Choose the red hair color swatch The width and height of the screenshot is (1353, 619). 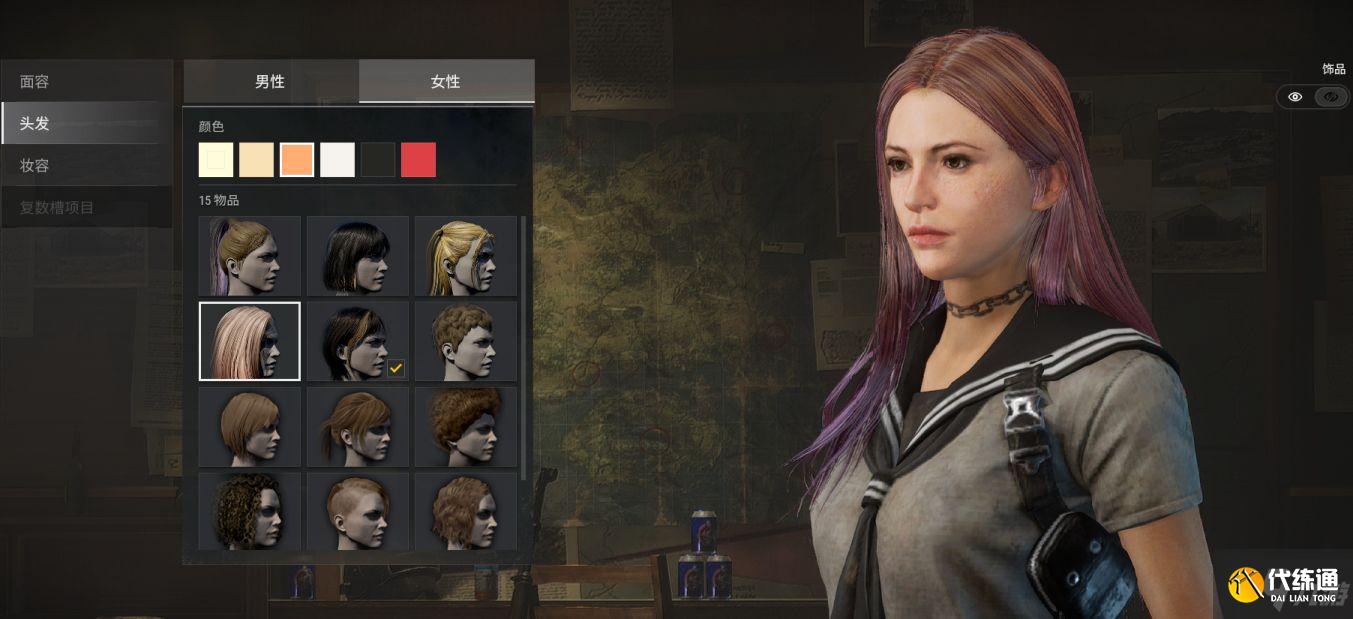(x=418, y=160)
